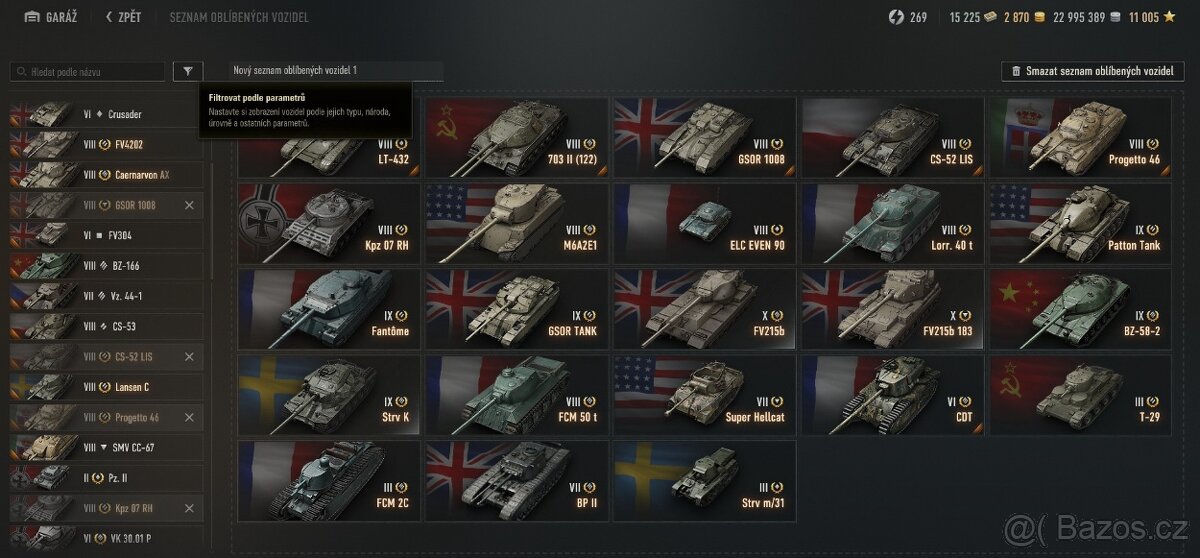Image resolution: width=1200 pixels, height=558 pixels.
Task: Choose the Kpz 07 RH tank card
Action: (x=328, y=222)
